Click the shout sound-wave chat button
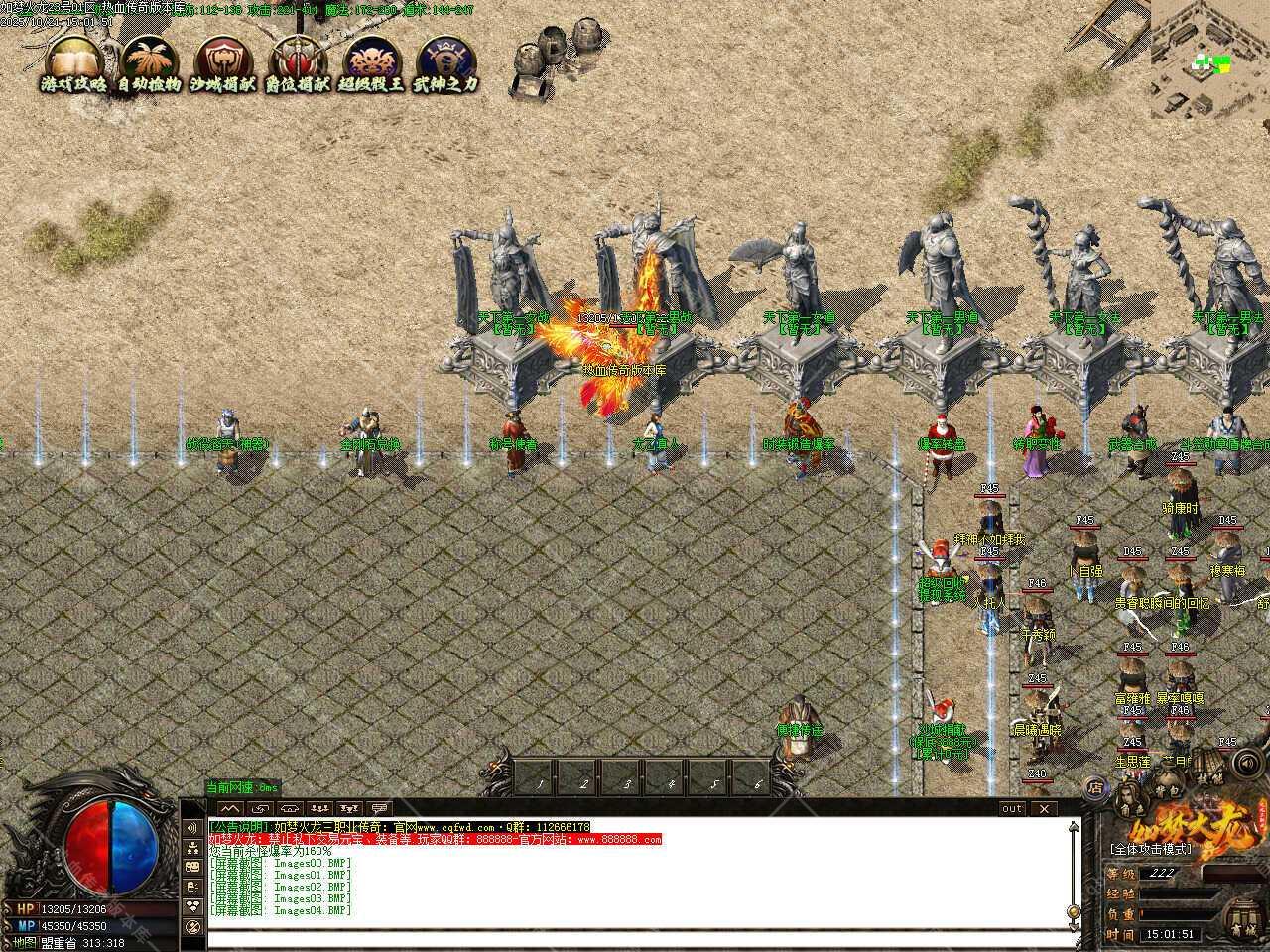The height and width of the screenshot is (952, 1270). click(x=190, y=827)
